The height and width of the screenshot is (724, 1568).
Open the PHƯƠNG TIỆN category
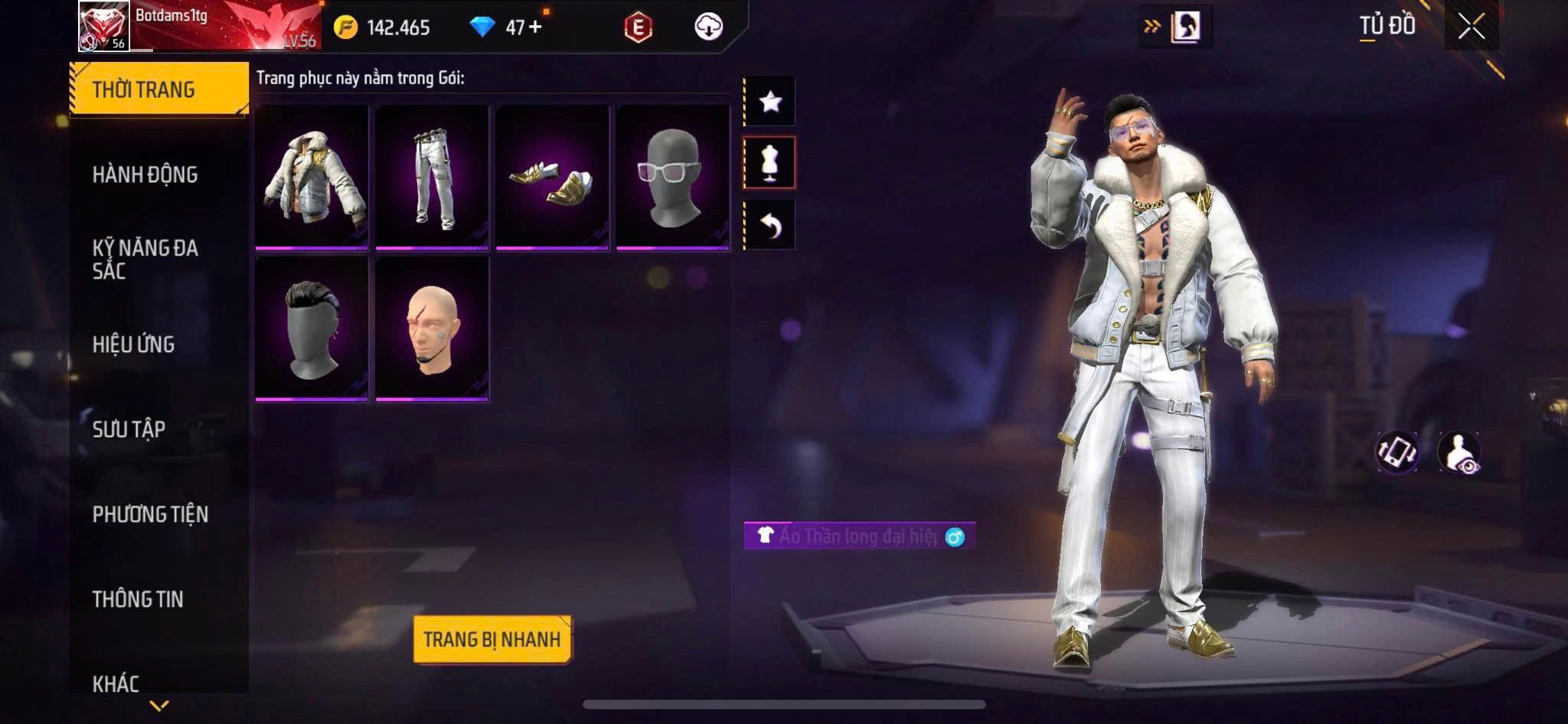[150, 514]
